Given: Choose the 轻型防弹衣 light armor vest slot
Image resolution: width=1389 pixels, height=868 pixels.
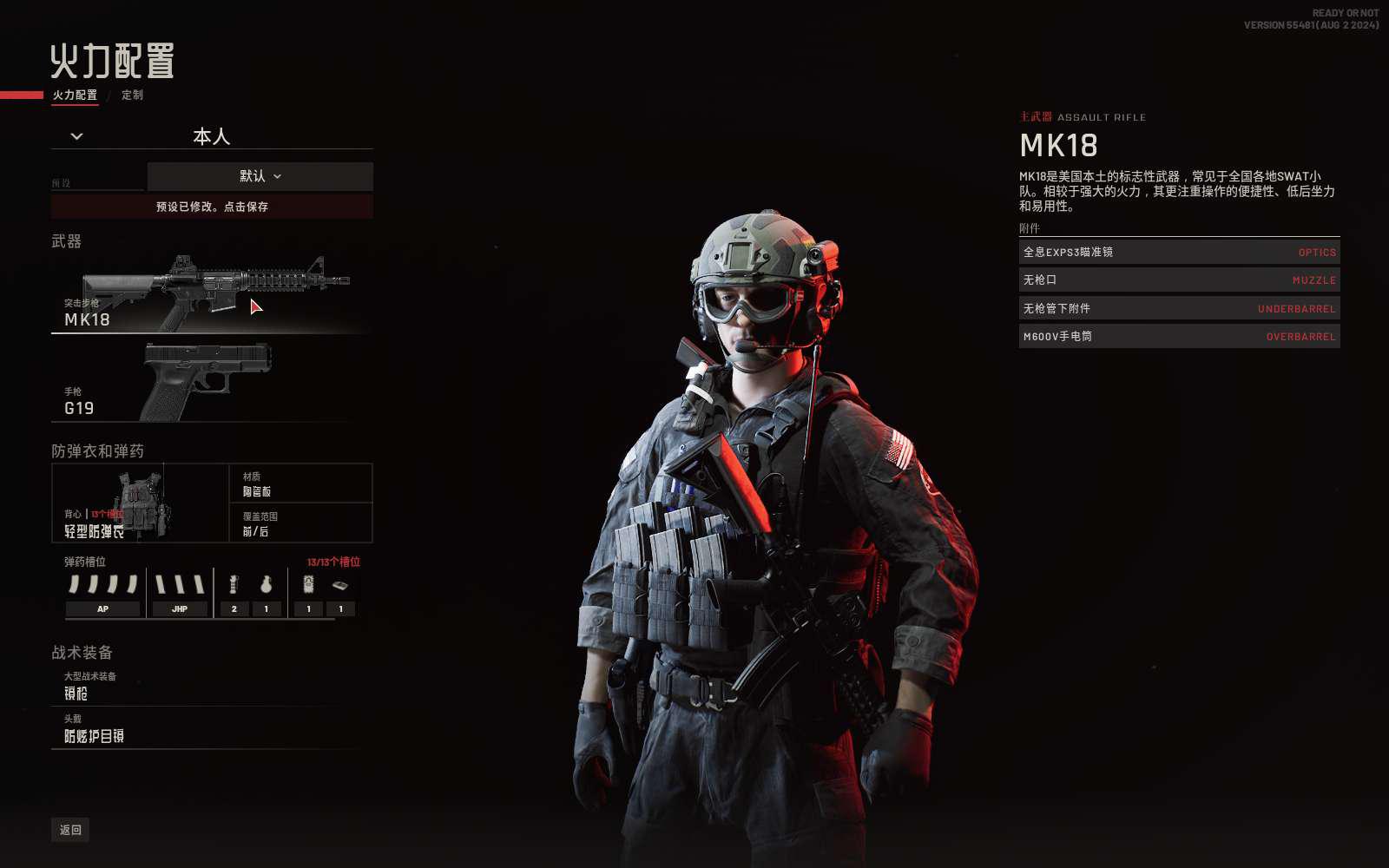Looking at the screenshot, I should [140, 503].
